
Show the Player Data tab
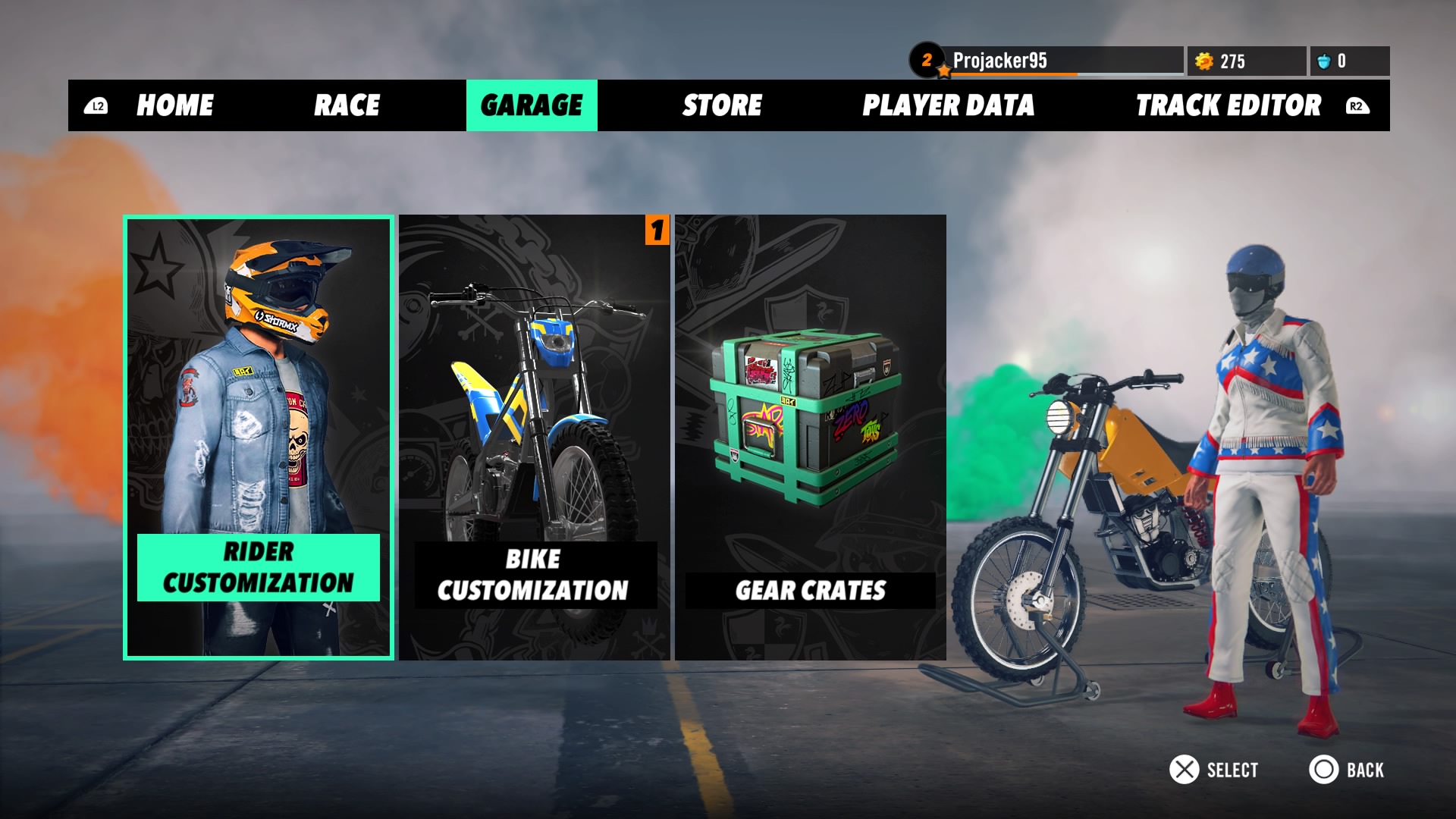[948, 105]
